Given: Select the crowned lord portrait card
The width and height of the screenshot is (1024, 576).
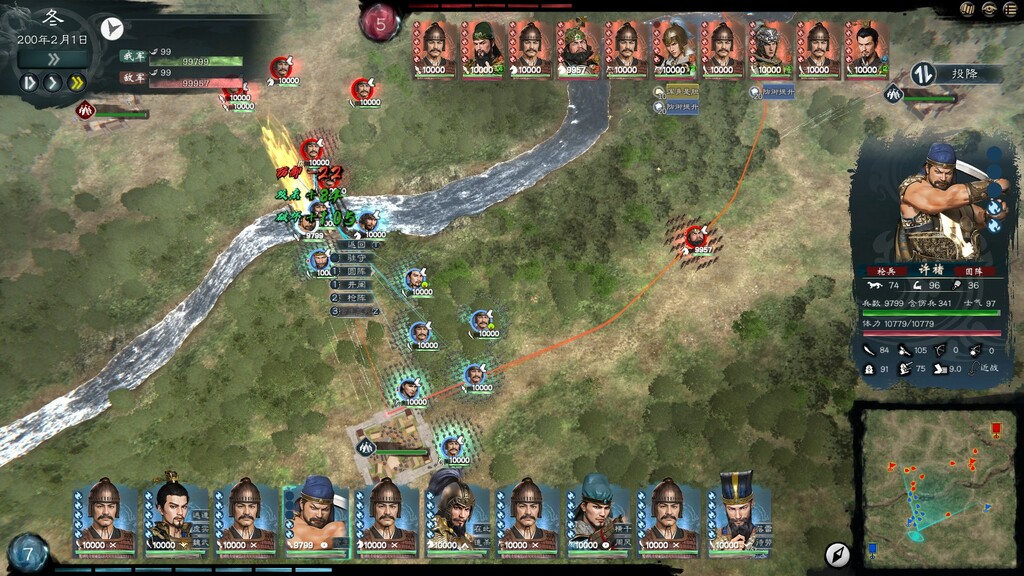Looking at the screenshot, I should [x=176, y=516].
